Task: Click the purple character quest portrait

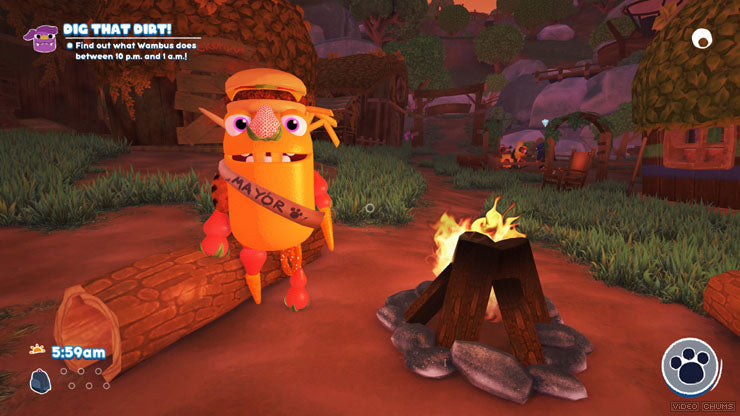Action: click(x=44, y=38)
